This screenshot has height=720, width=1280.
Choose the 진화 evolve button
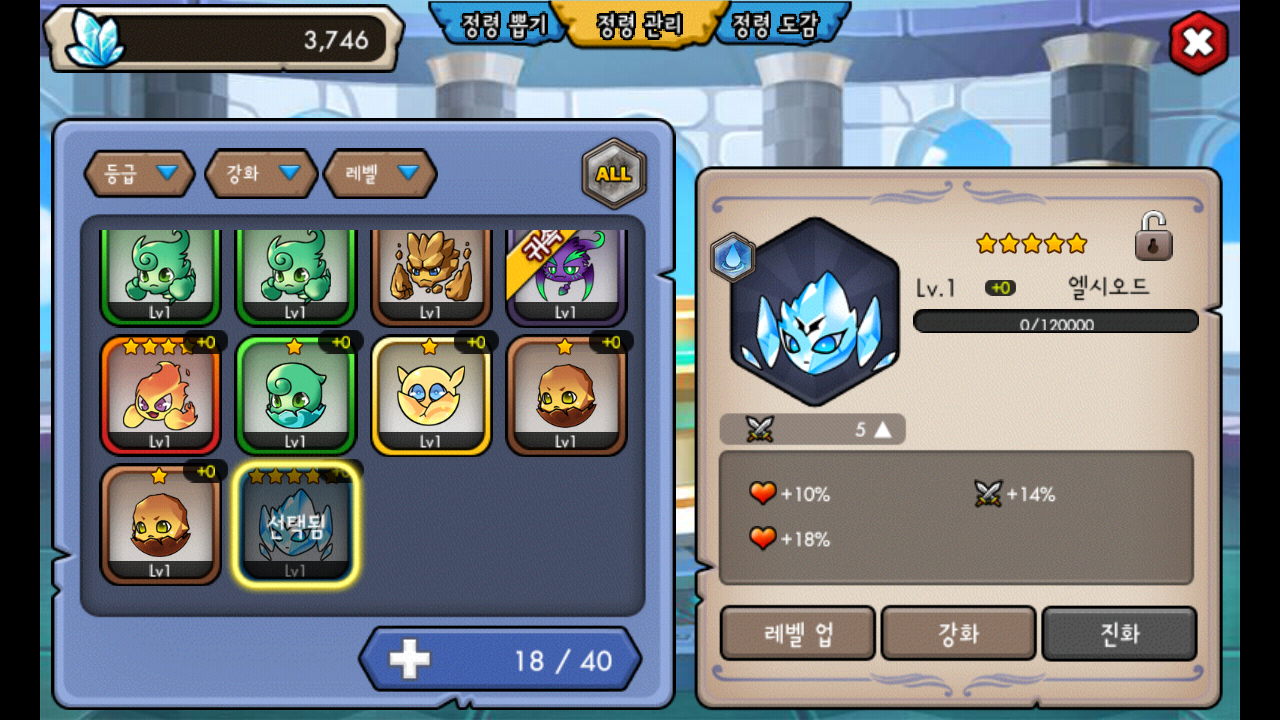tap(1119, 634)
